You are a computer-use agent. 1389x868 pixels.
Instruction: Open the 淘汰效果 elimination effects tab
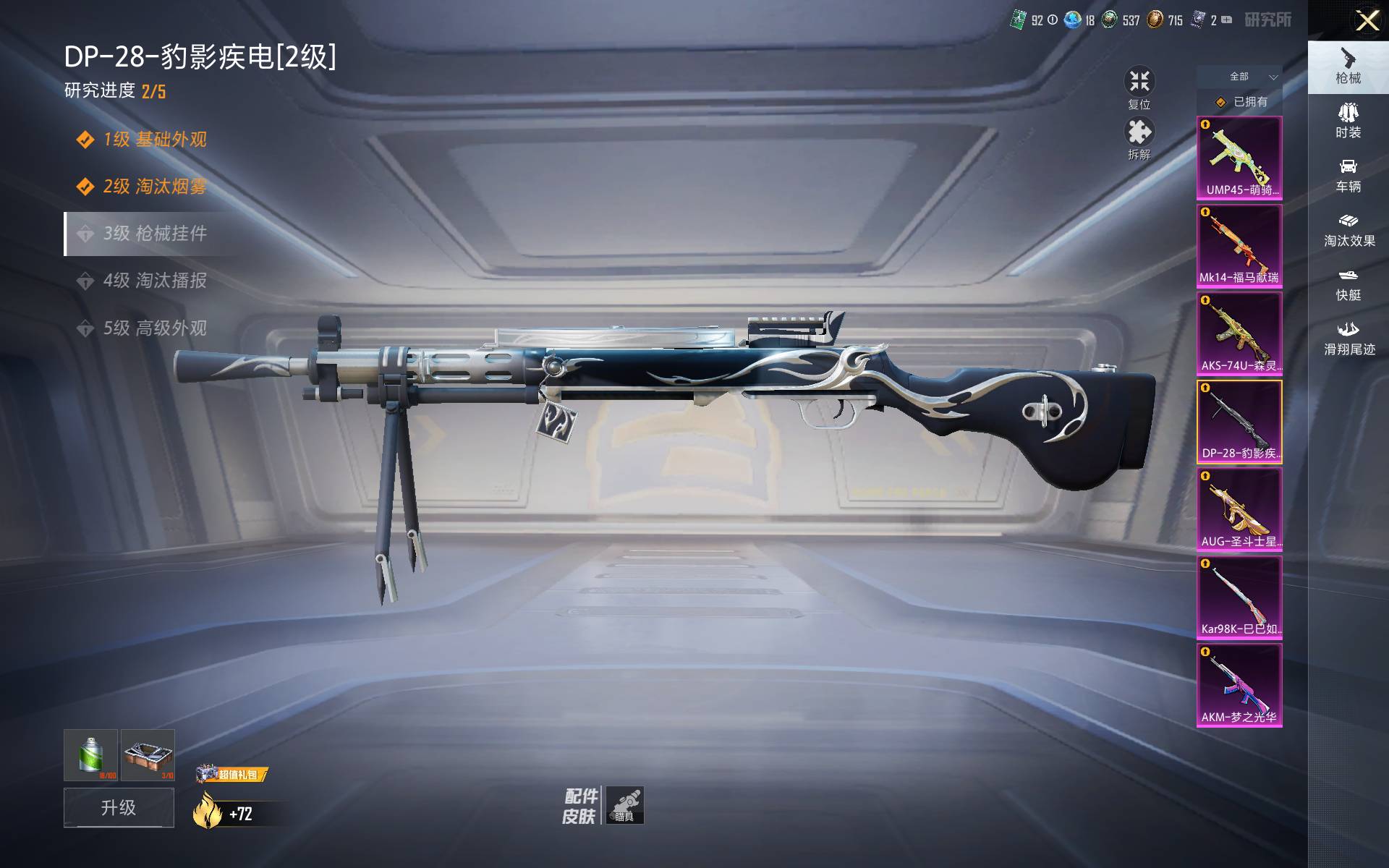click(x=1348, y=230)
